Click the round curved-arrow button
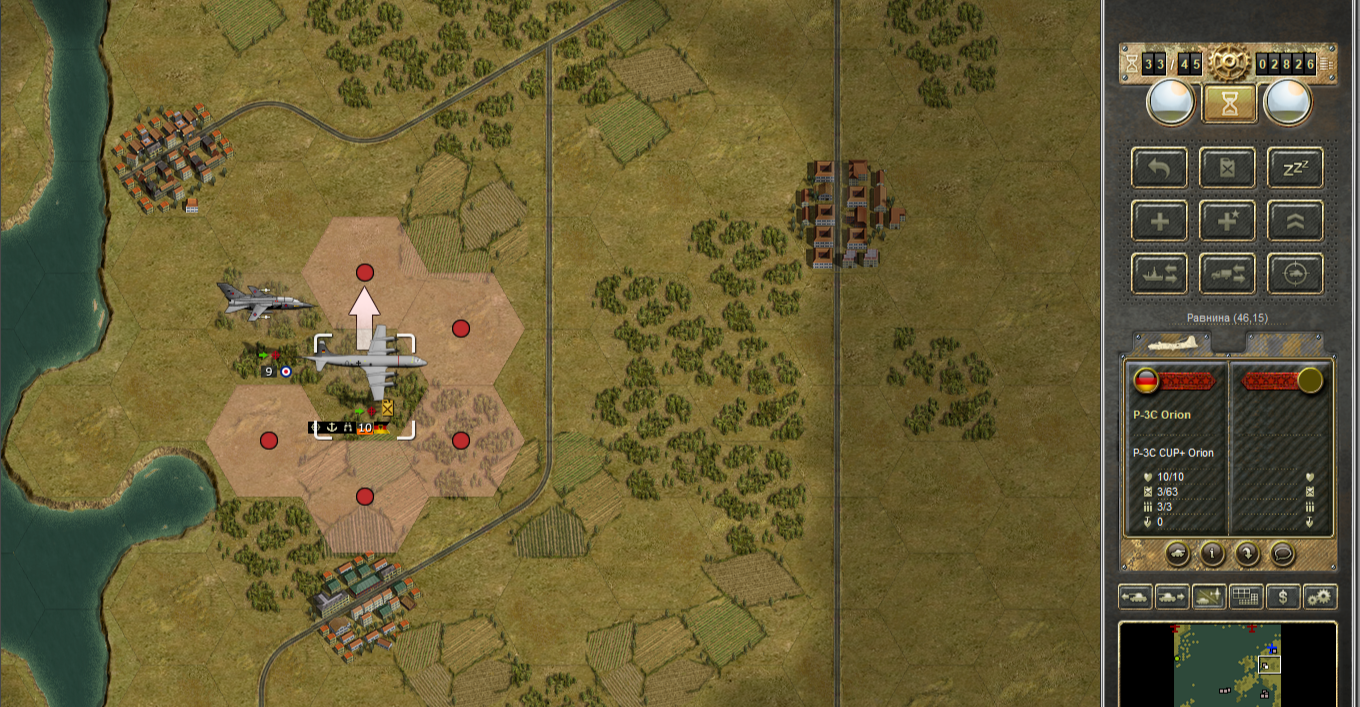The image size is (1360, 707). pos(1247,553)
